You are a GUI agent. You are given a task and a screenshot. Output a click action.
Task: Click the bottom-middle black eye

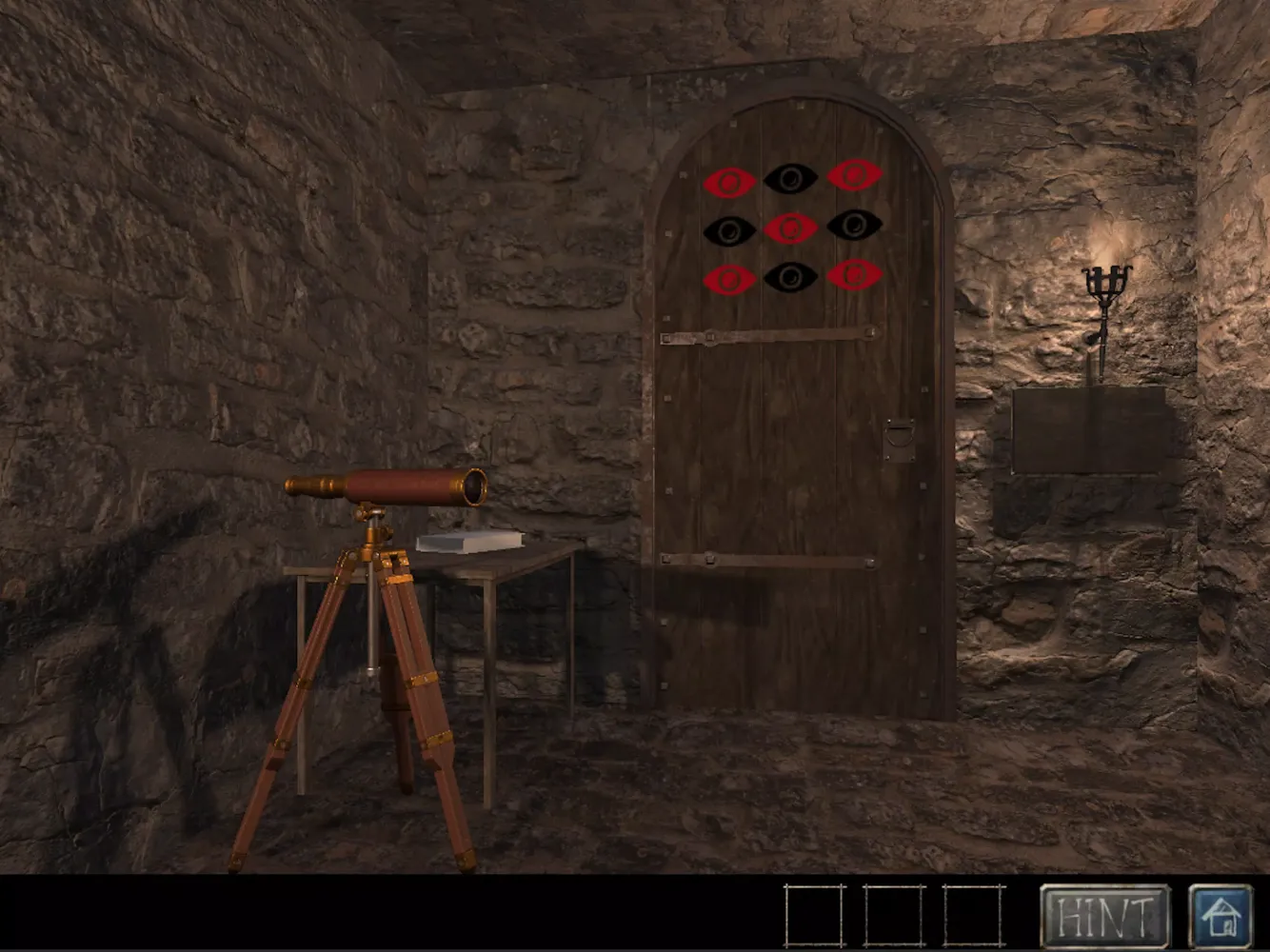792,278
